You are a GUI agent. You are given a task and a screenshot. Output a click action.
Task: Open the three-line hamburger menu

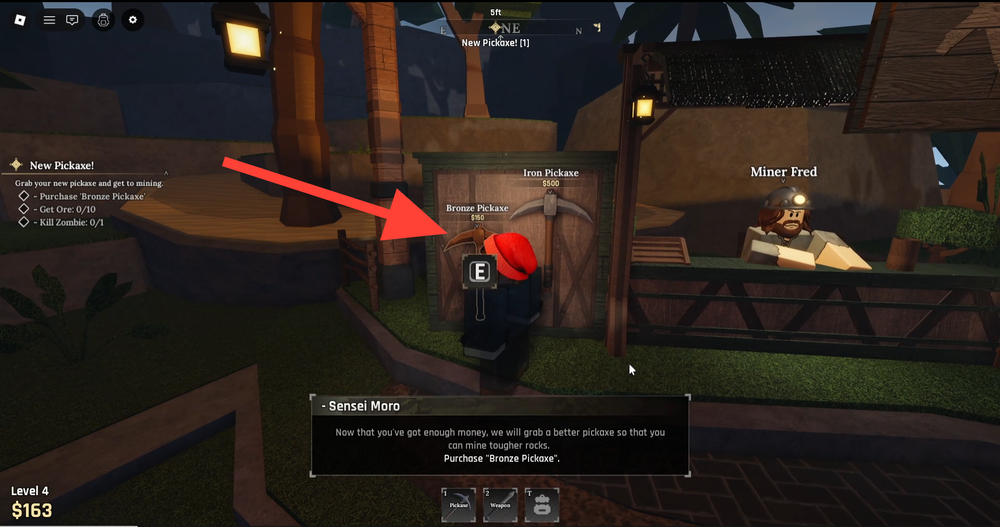(49, 20)
